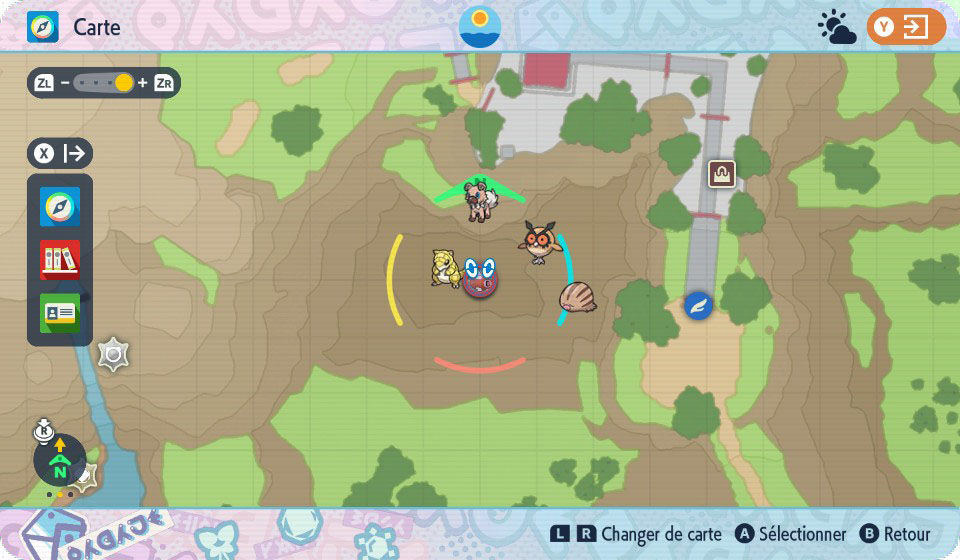This screenshot has width=960, height=560.
Task: Select the Sandshrew marker on the map
Action: (445, 268)
